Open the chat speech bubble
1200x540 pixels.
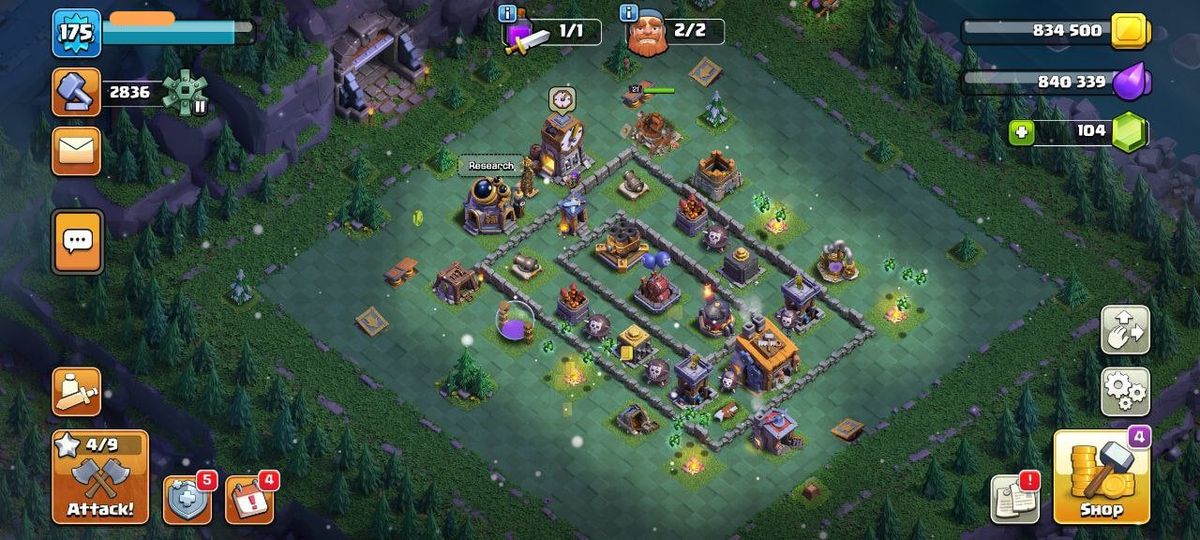77,241
